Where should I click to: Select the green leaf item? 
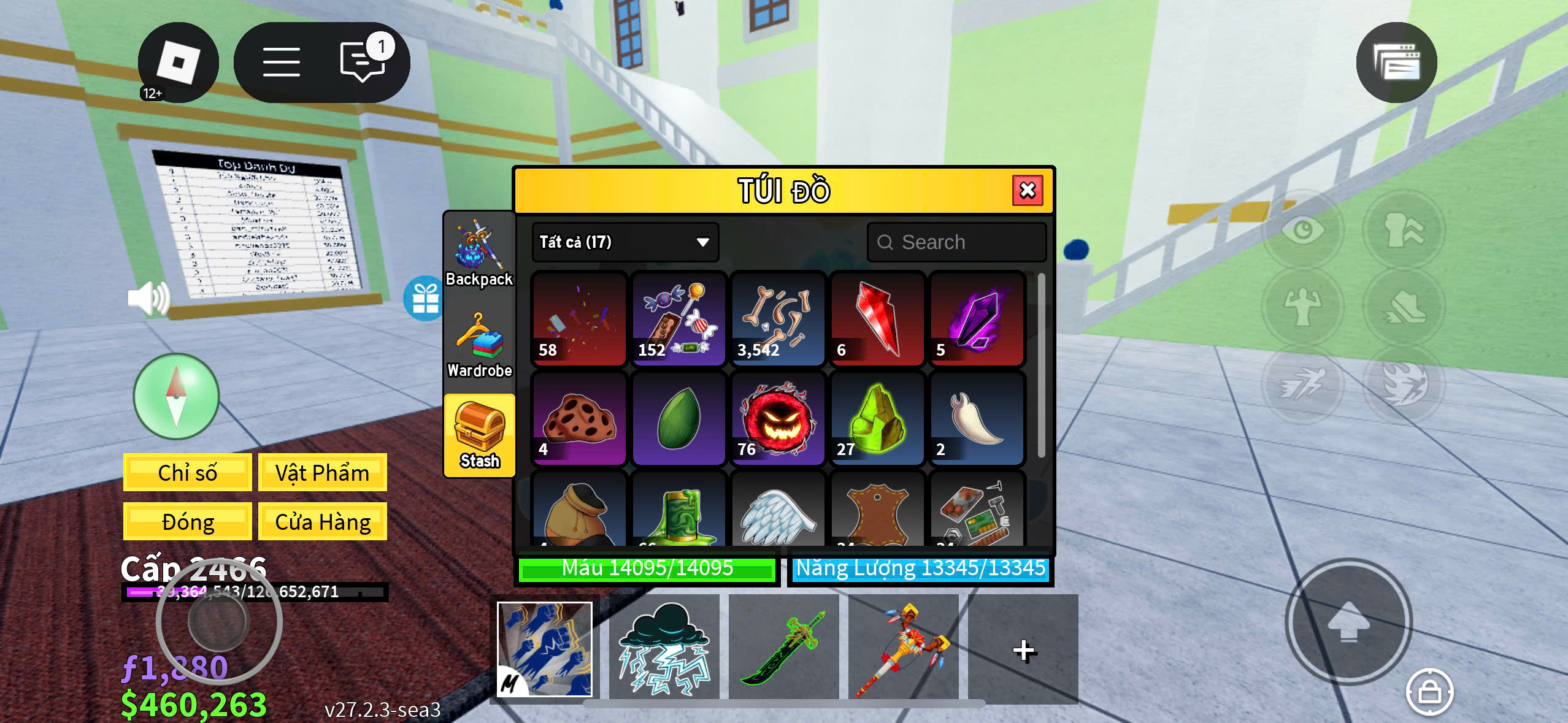pos(678,419)
